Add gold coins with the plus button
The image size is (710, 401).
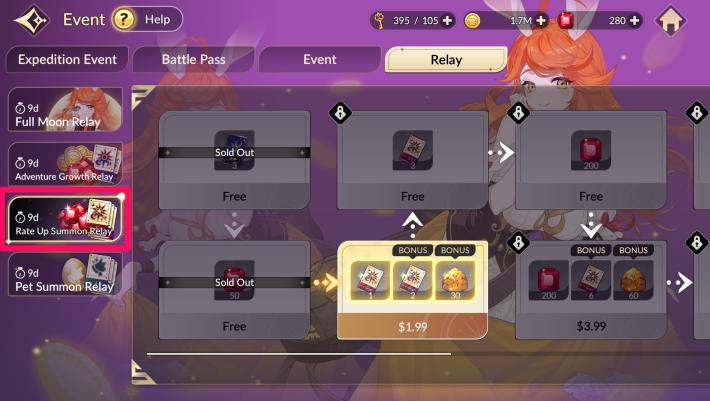(x=541, y=20)
